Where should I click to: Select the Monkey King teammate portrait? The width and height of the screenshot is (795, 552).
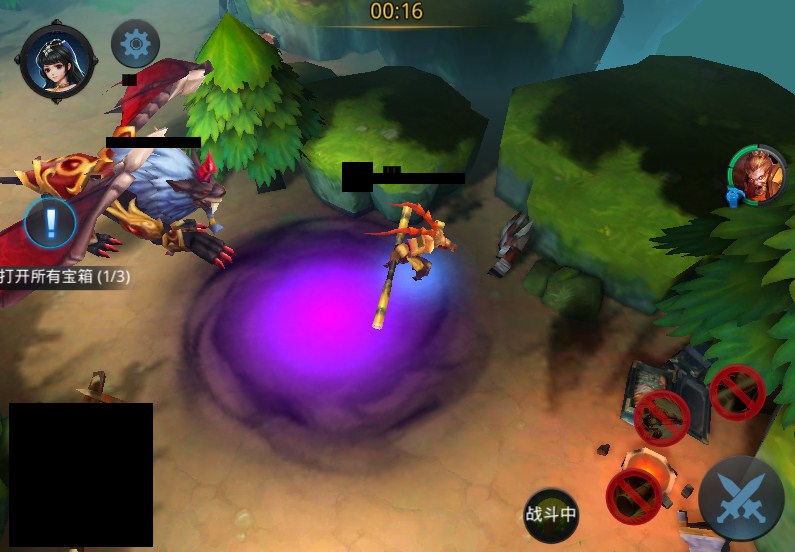[x=757, y=175]
